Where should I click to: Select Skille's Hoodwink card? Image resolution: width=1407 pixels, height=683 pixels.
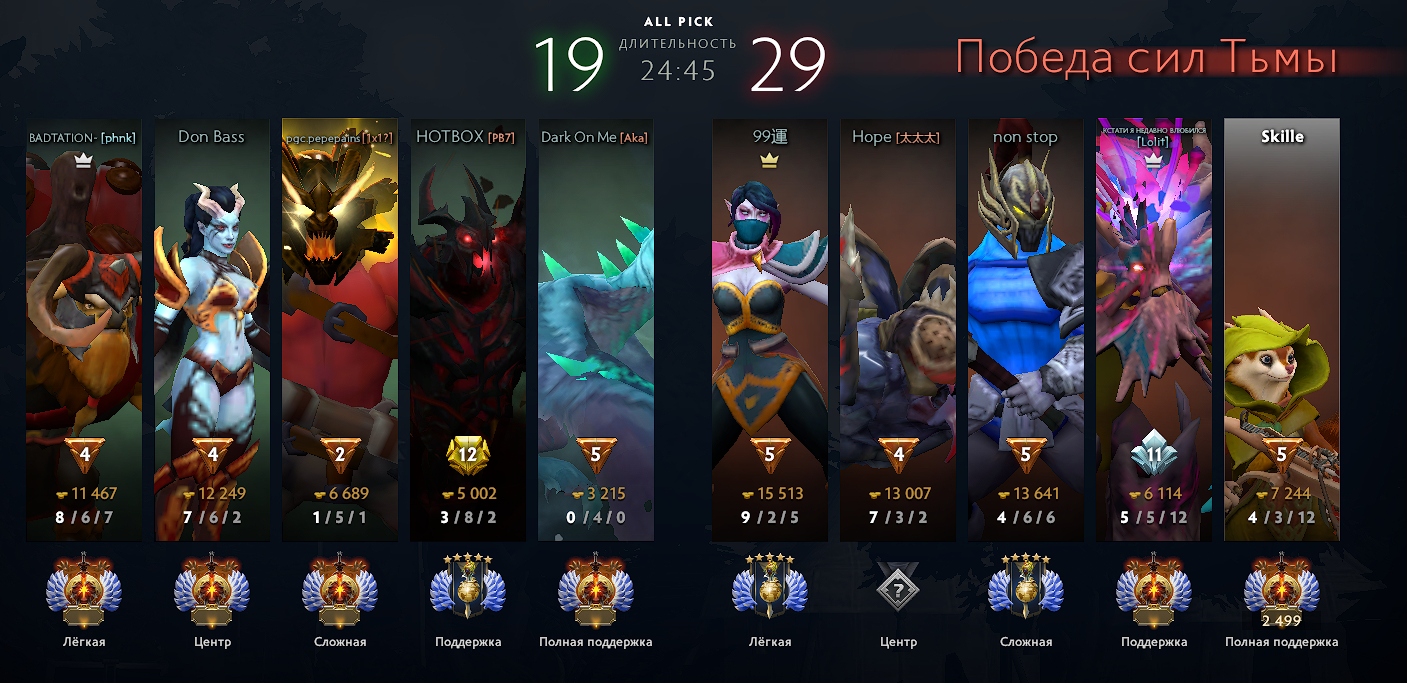[1282, 330]
